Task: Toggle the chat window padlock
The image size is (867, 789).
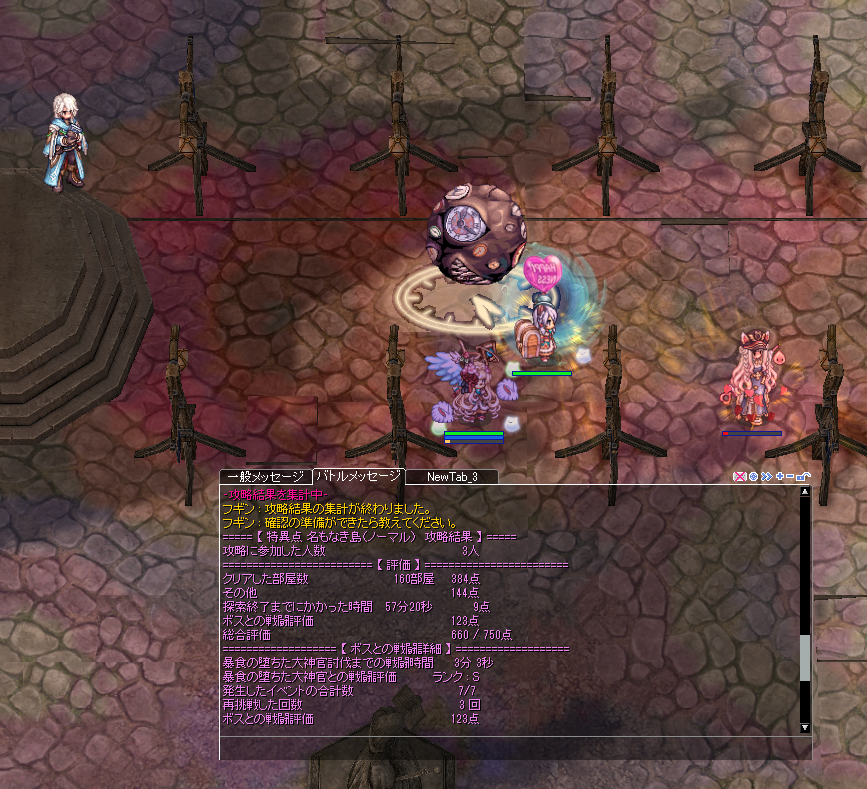Action: click(804, 477)
